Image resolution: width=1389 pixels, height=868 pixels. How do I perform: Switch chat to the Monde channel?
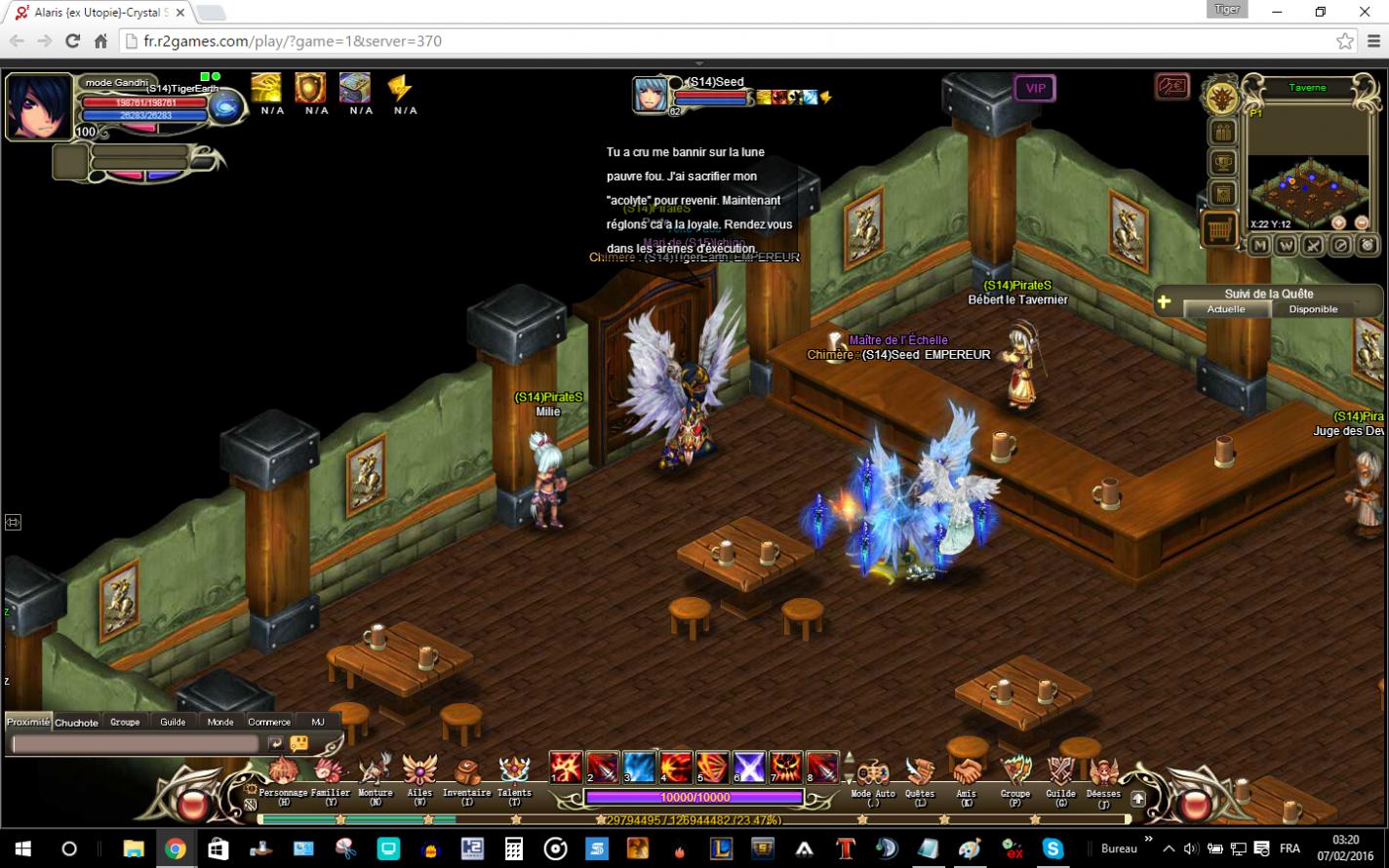pyautogui.click(x=220, y=722)
